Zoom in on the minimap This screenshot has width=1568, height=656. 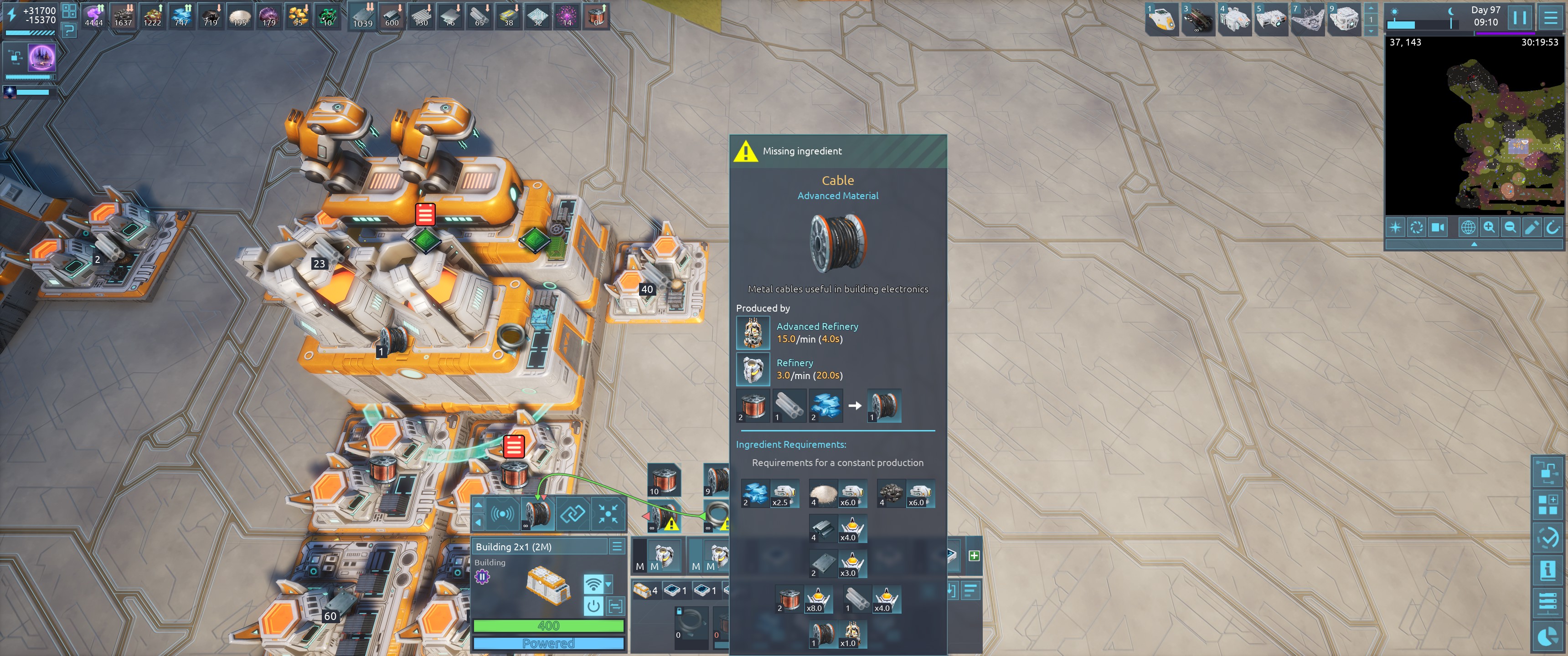click(1489, 228)
